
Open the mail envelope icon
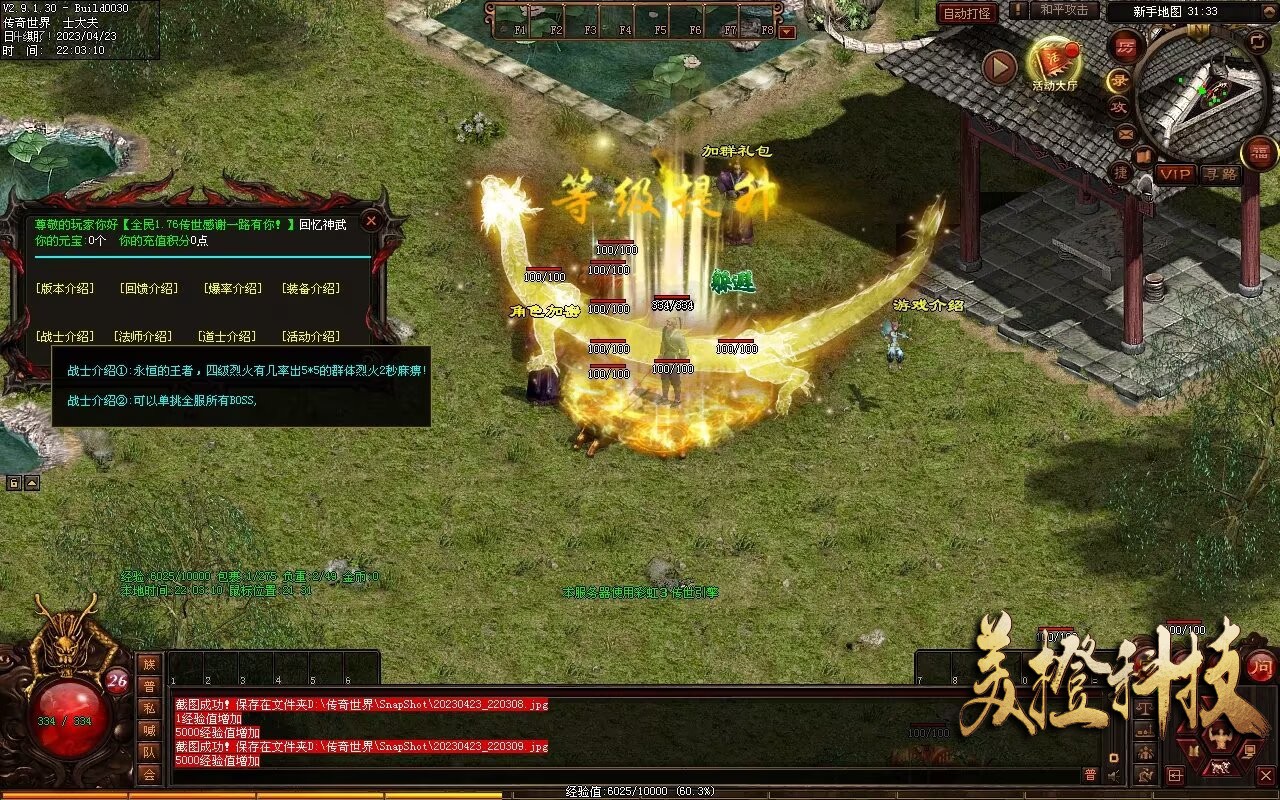click(x=1126, y=133)
